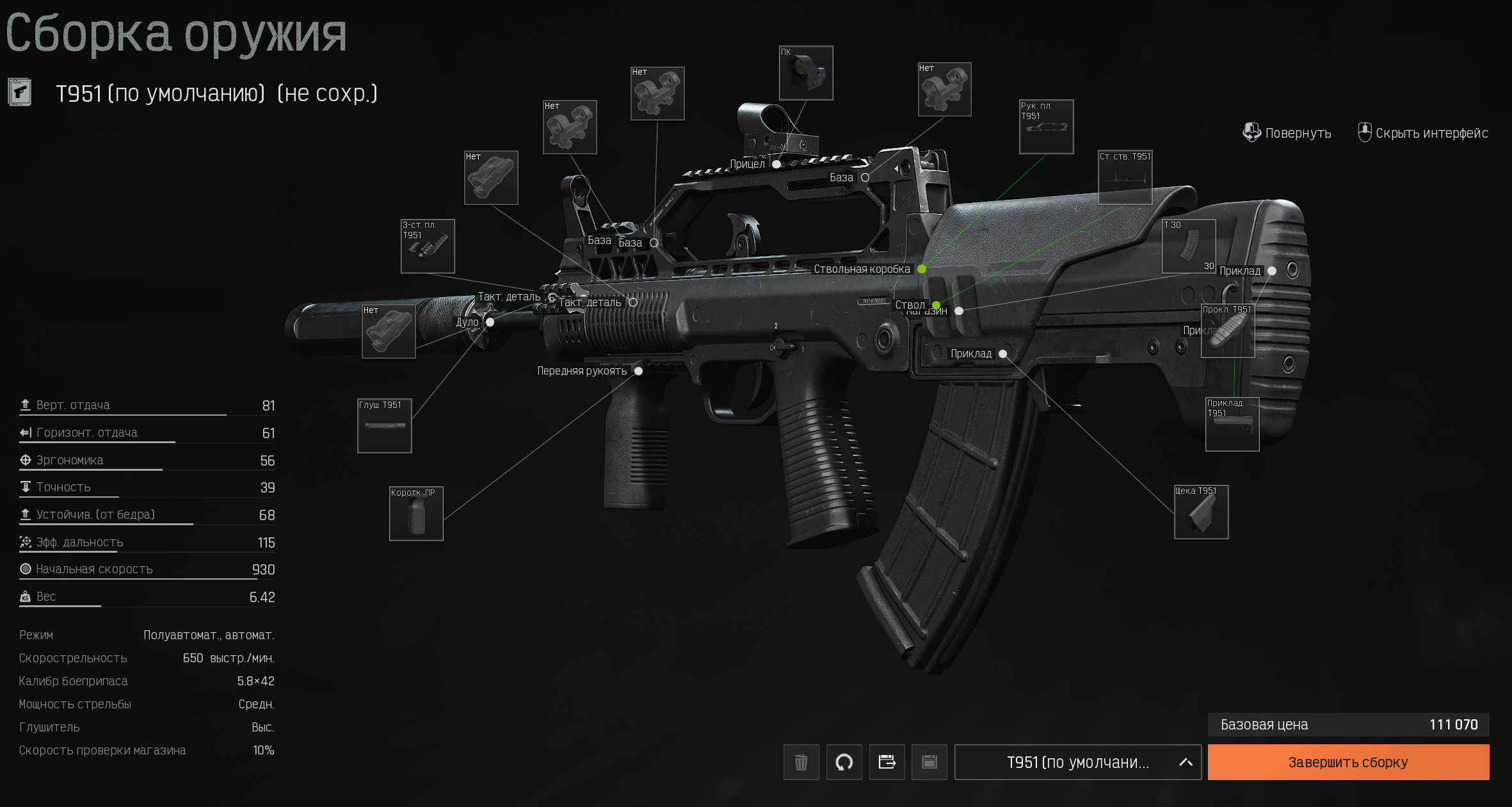Open the Ст. ств. T951 barrel slot
Image resolution: width=1512 pixels, height=807 pixels.
(1125, 177)
